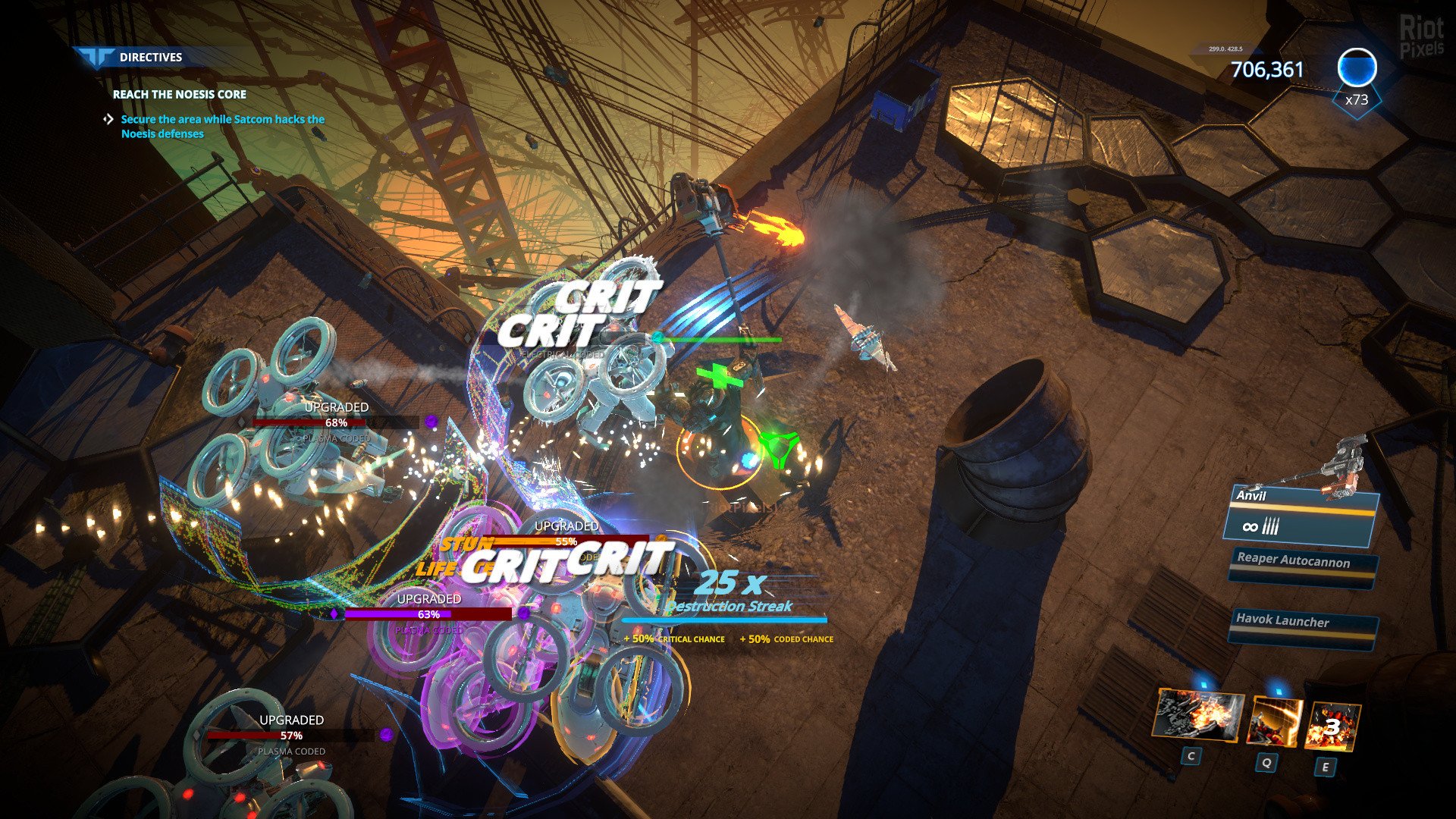Trigger the explosion ability showing 3
1456x819 pixels.
tap(1332, 726)
